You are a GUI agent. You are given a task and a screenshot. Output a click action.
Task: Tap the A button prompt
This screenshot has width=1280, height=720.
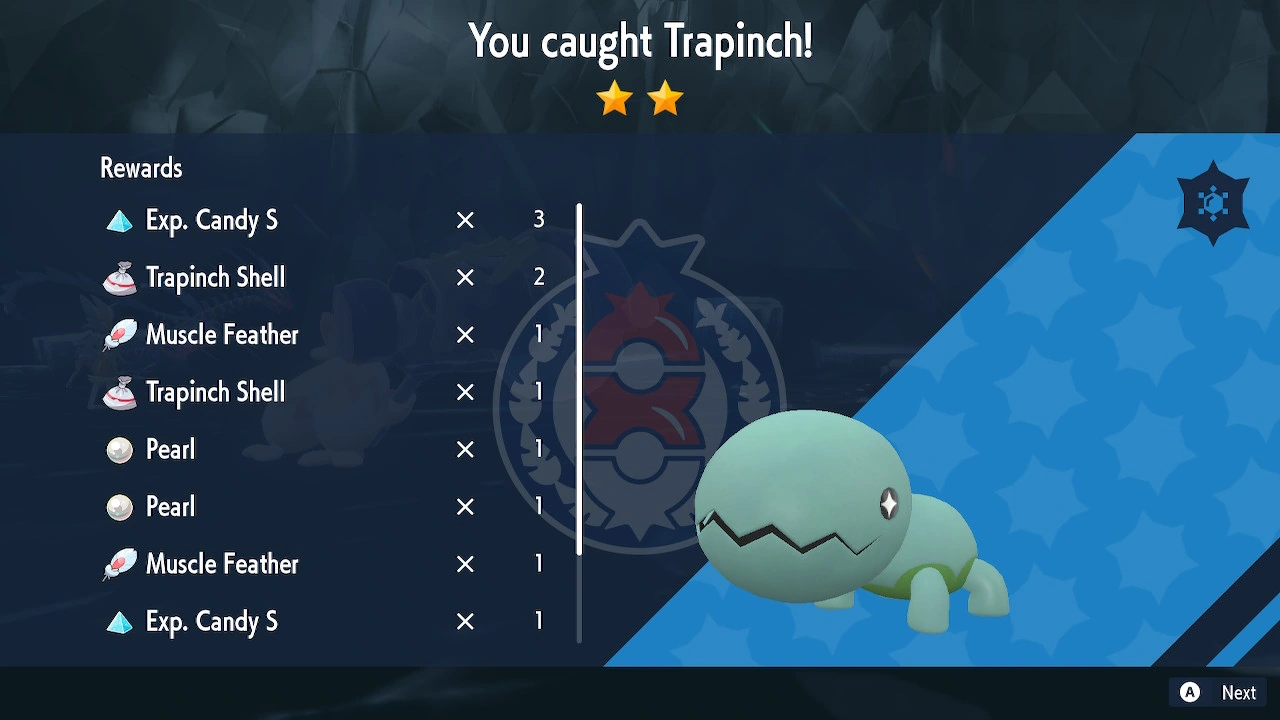tap(1189, 692)
